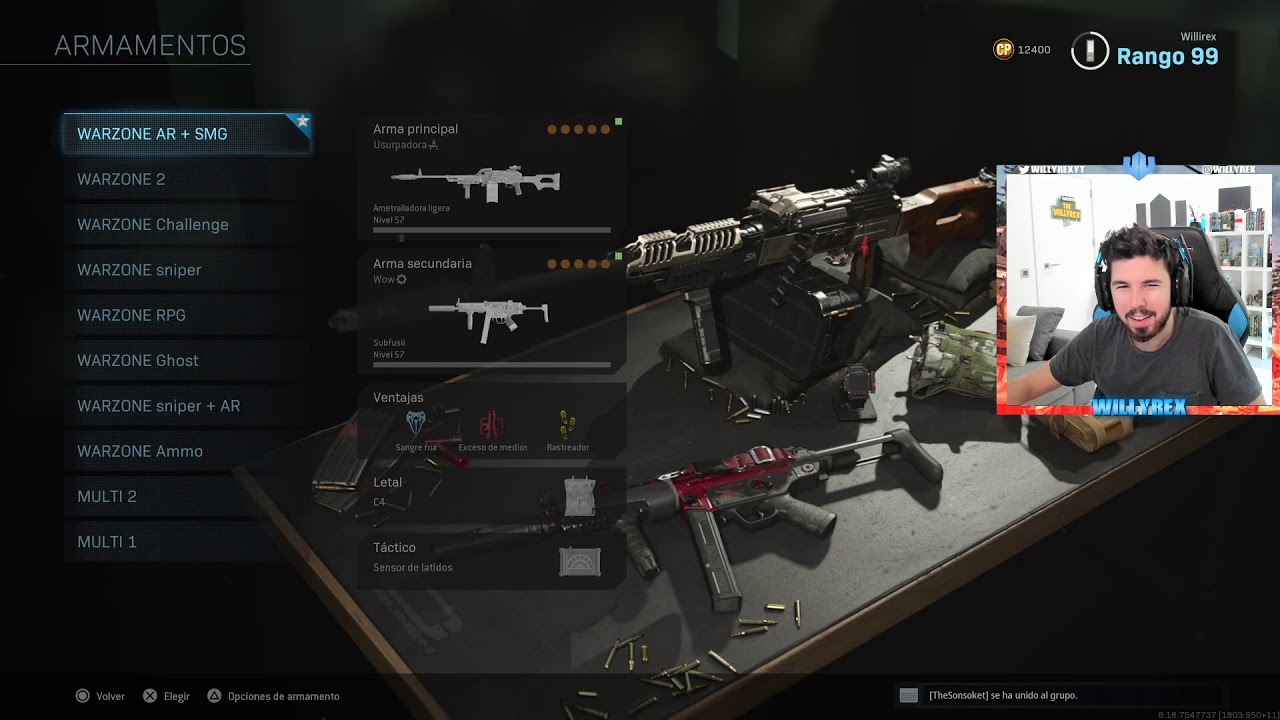Screen dimensions: 1280x720
Task: Choose the WARZONE 2 loadout
Action: pos(187,179)
